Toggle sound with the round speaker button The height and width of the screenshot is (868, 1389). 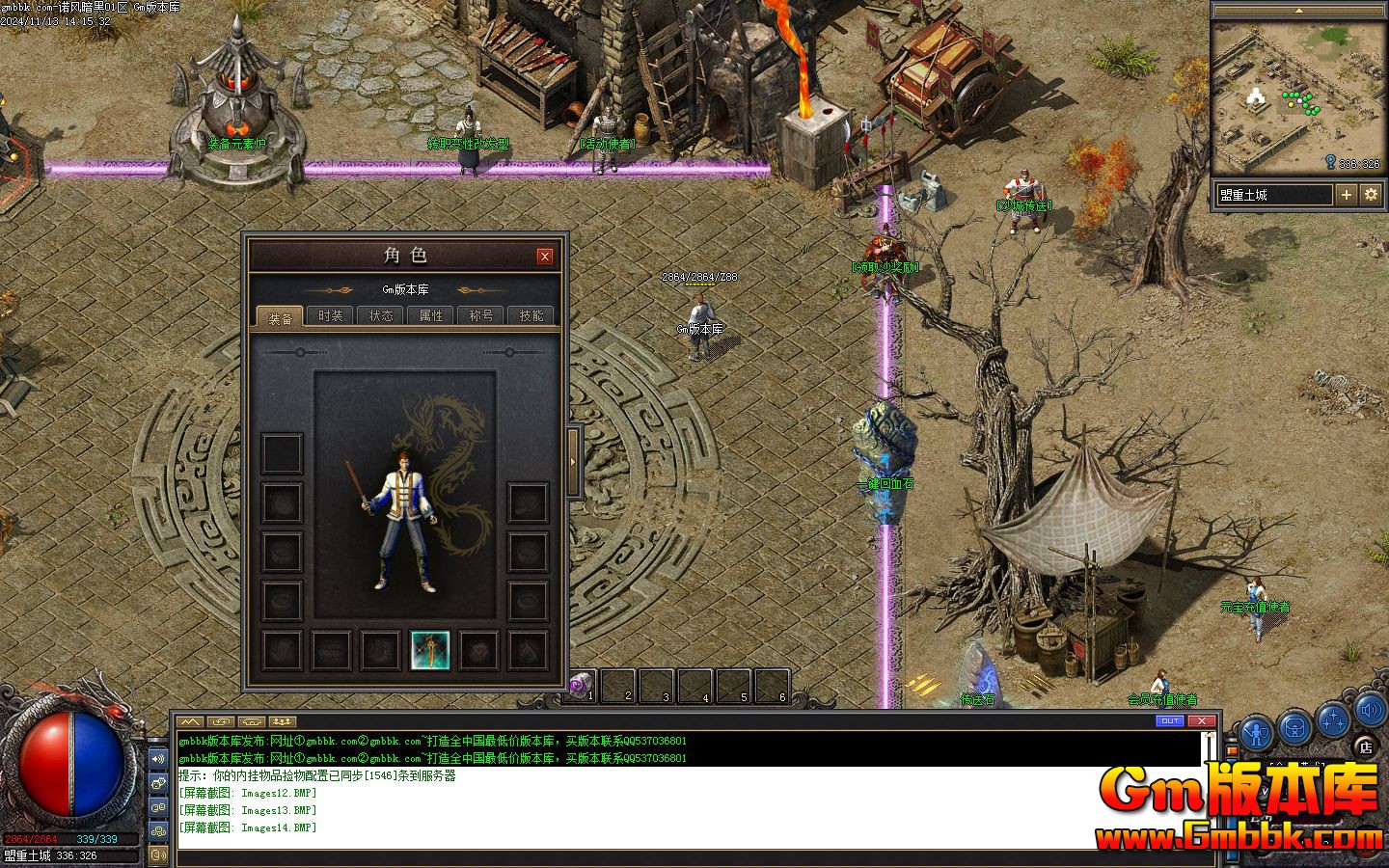[x=1370, y=712]
